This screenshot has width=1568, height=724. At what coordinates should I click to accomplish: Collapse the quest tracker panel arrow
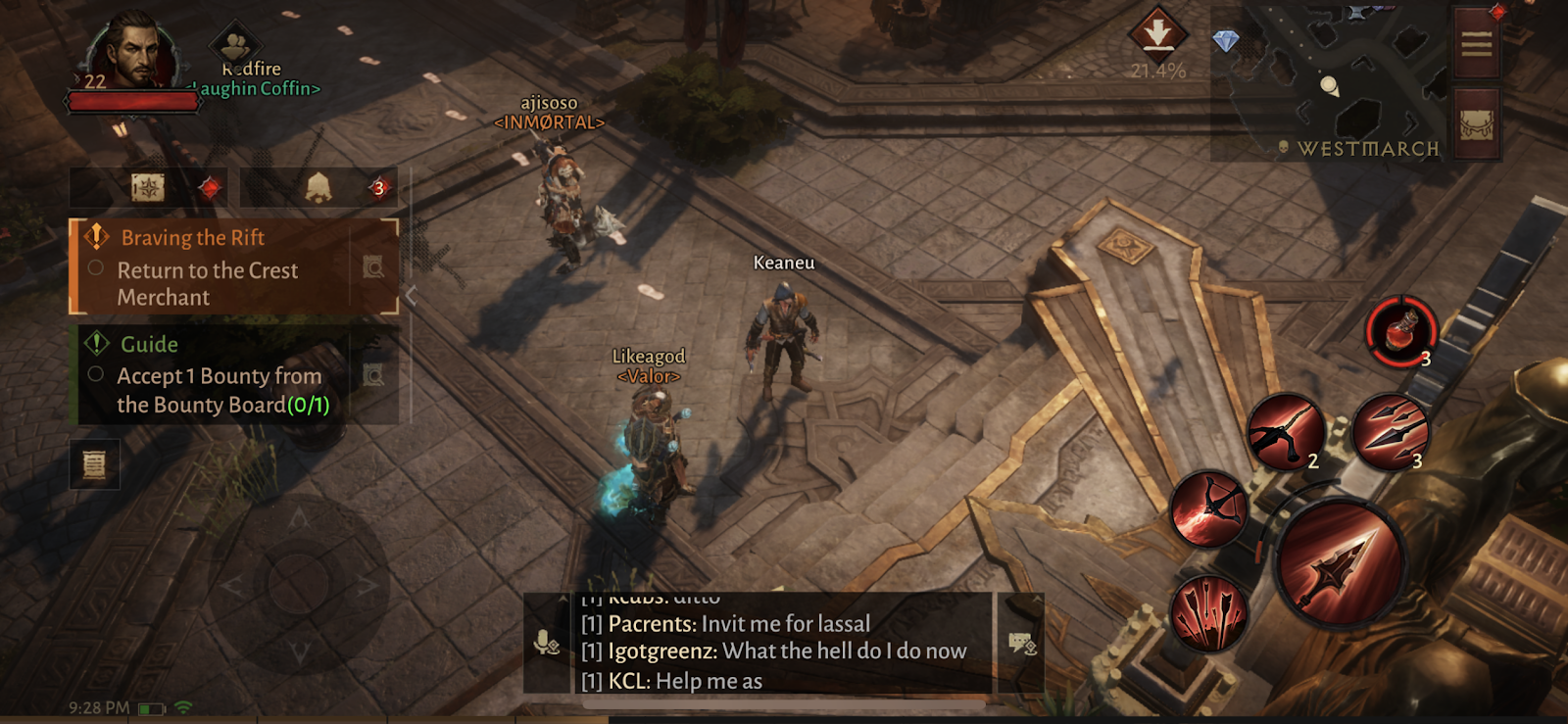(412, 295)
